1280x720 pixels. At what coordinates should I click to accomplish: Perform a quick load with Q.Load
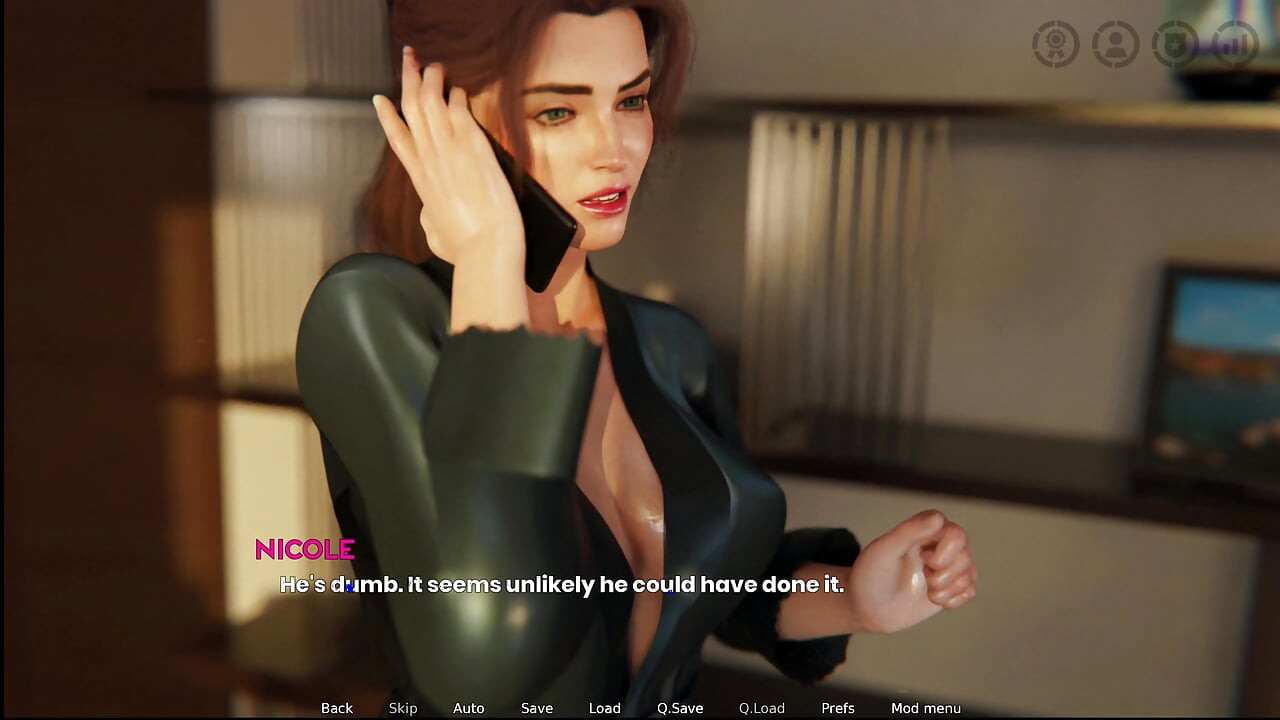point(761,708)
